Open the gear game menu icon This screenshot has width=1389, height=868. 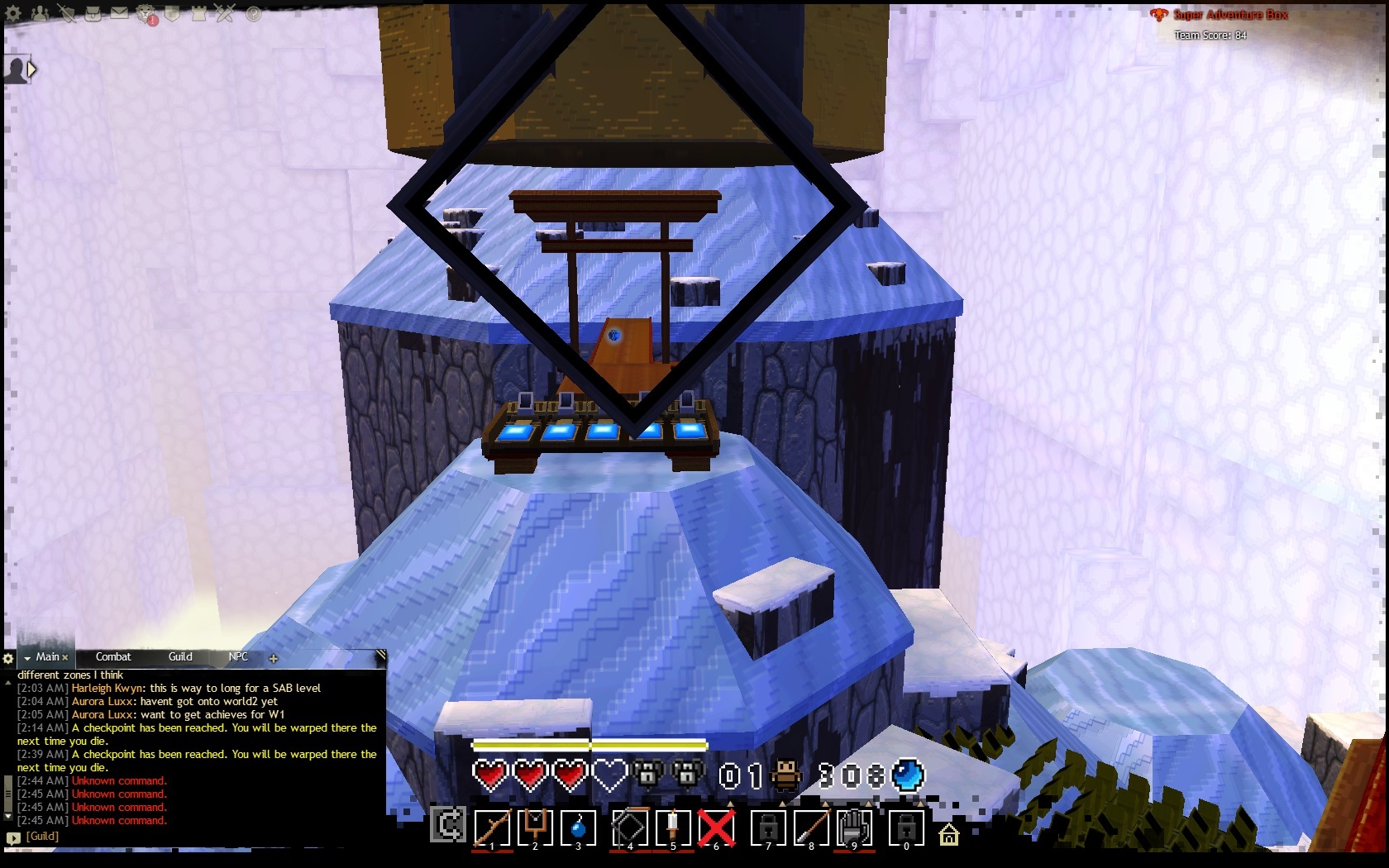[x=13, y=13]
